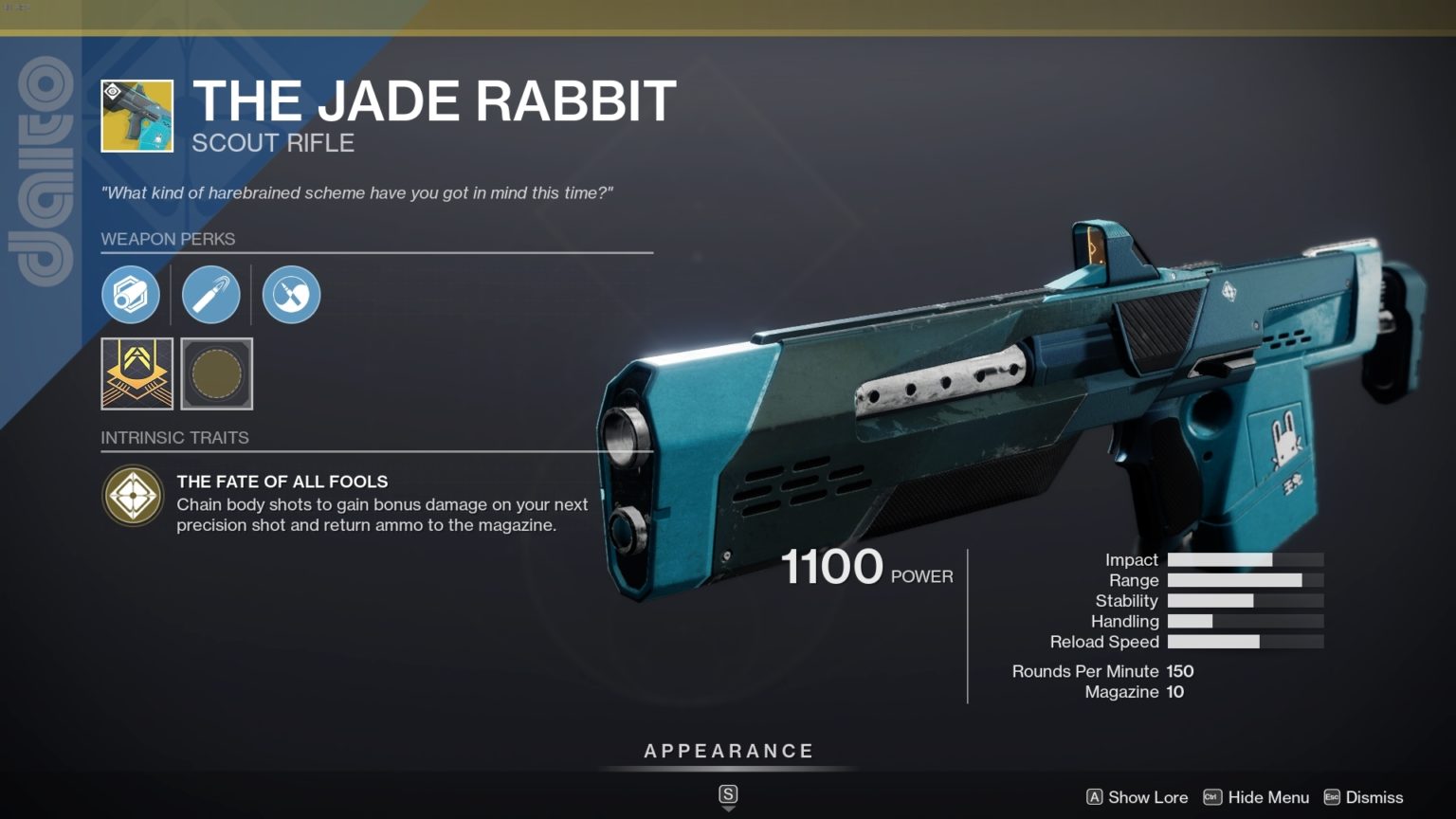Dismiss the weapon inspection screen
This screenshot has height=819, width=1456.
pos(1376,797)
